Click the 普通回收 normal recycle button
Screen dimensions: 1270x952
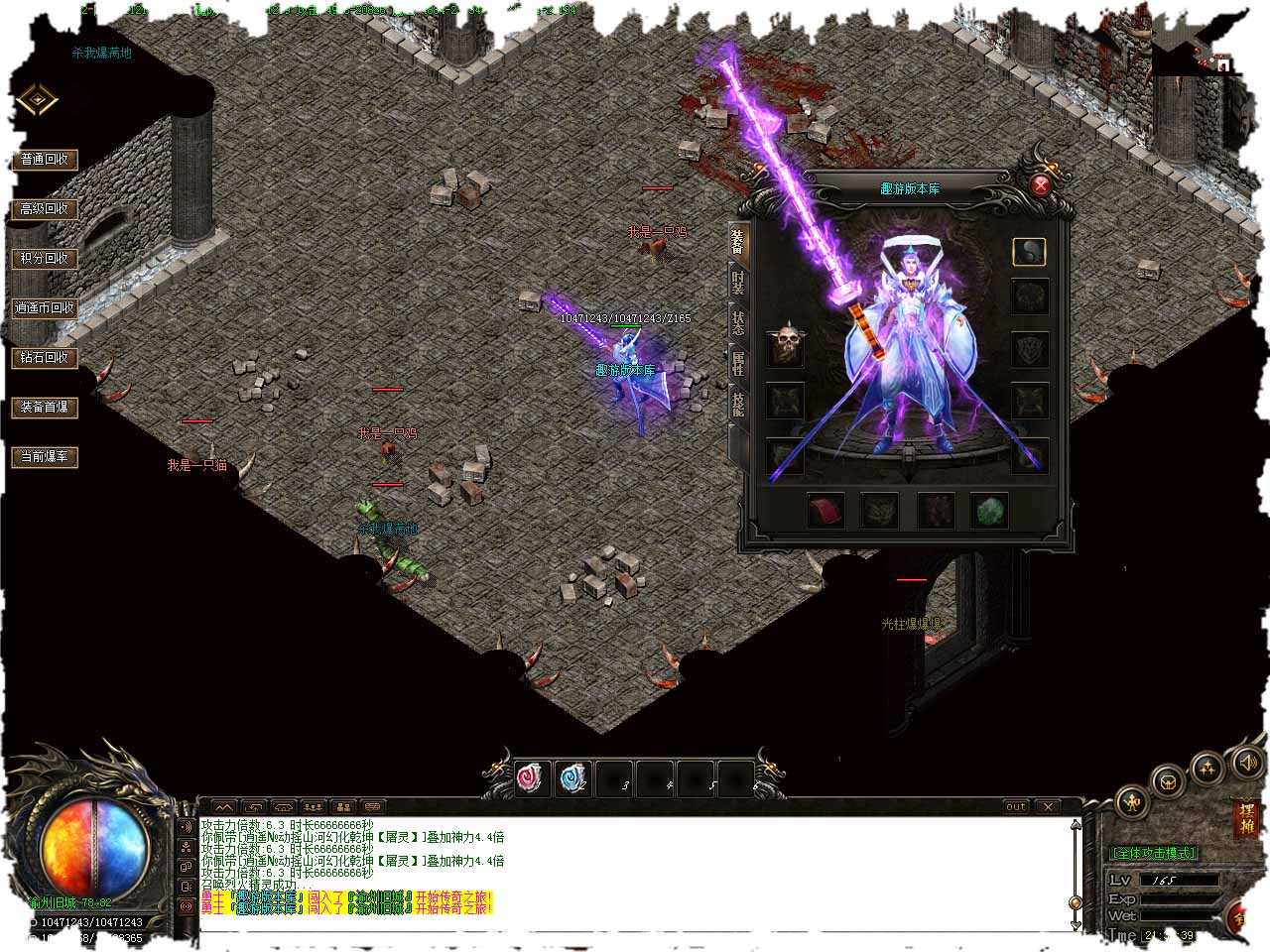[45, 160]
